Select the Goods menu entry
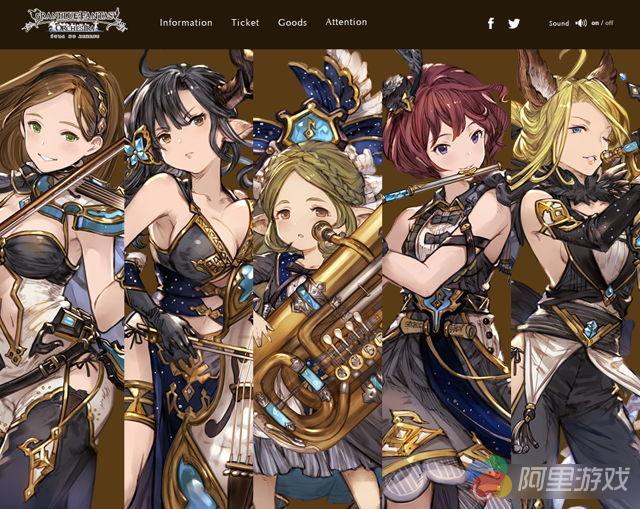Image resolution: width=640 pixels, height=509 pixels. tap(292, 22)
